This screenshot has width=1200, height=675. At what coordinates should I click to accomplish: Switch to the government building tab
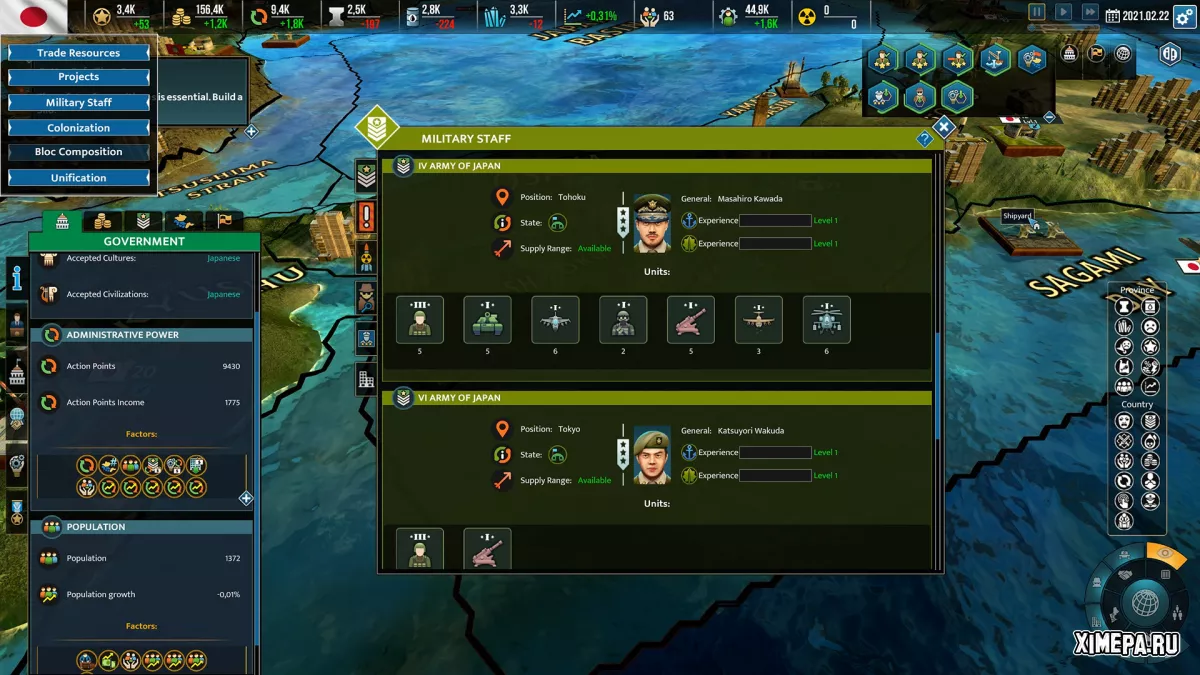62,221
